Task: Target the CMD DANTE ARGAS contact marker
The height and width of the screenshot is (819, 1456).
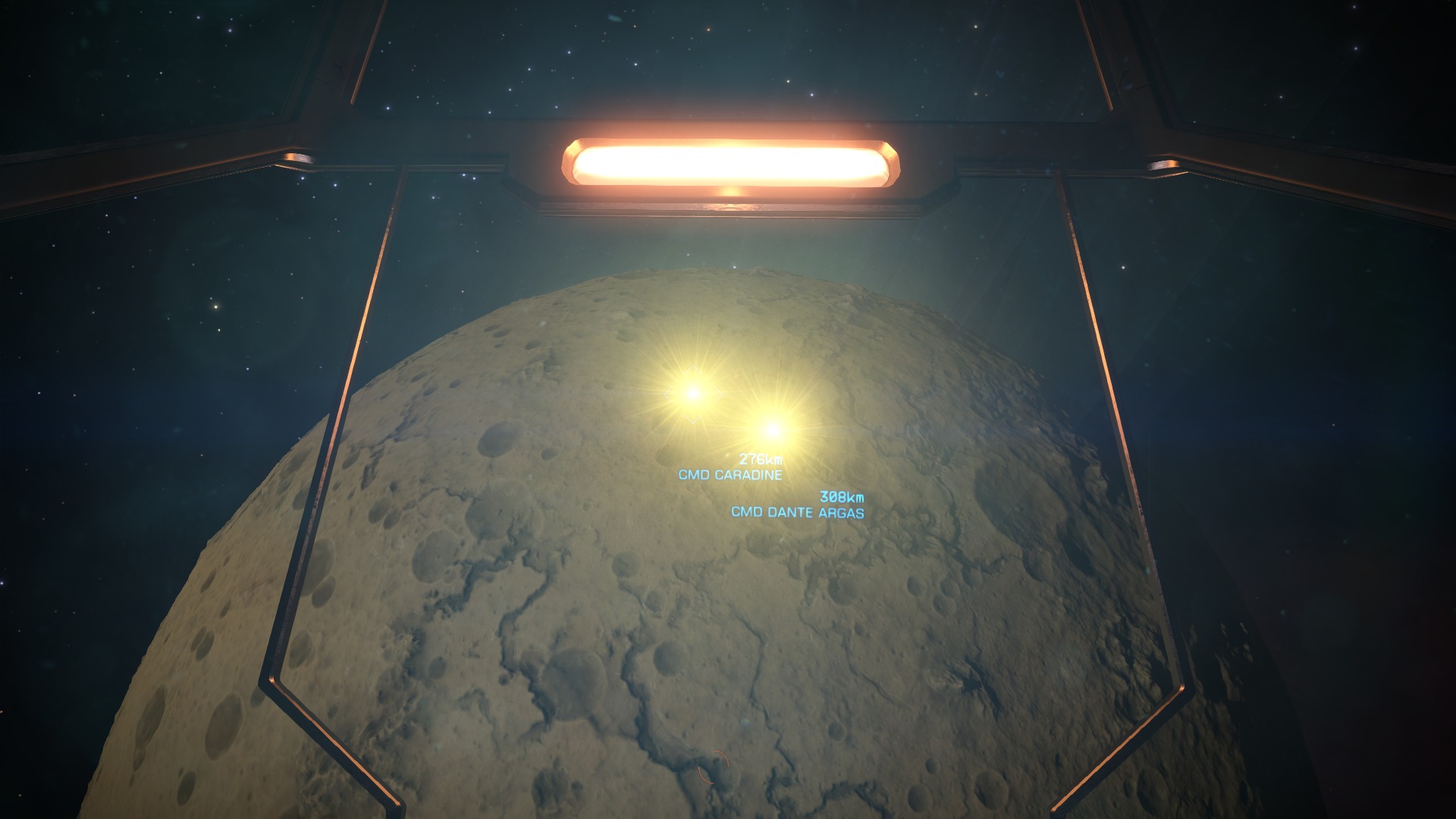Action: click(773, 430)
